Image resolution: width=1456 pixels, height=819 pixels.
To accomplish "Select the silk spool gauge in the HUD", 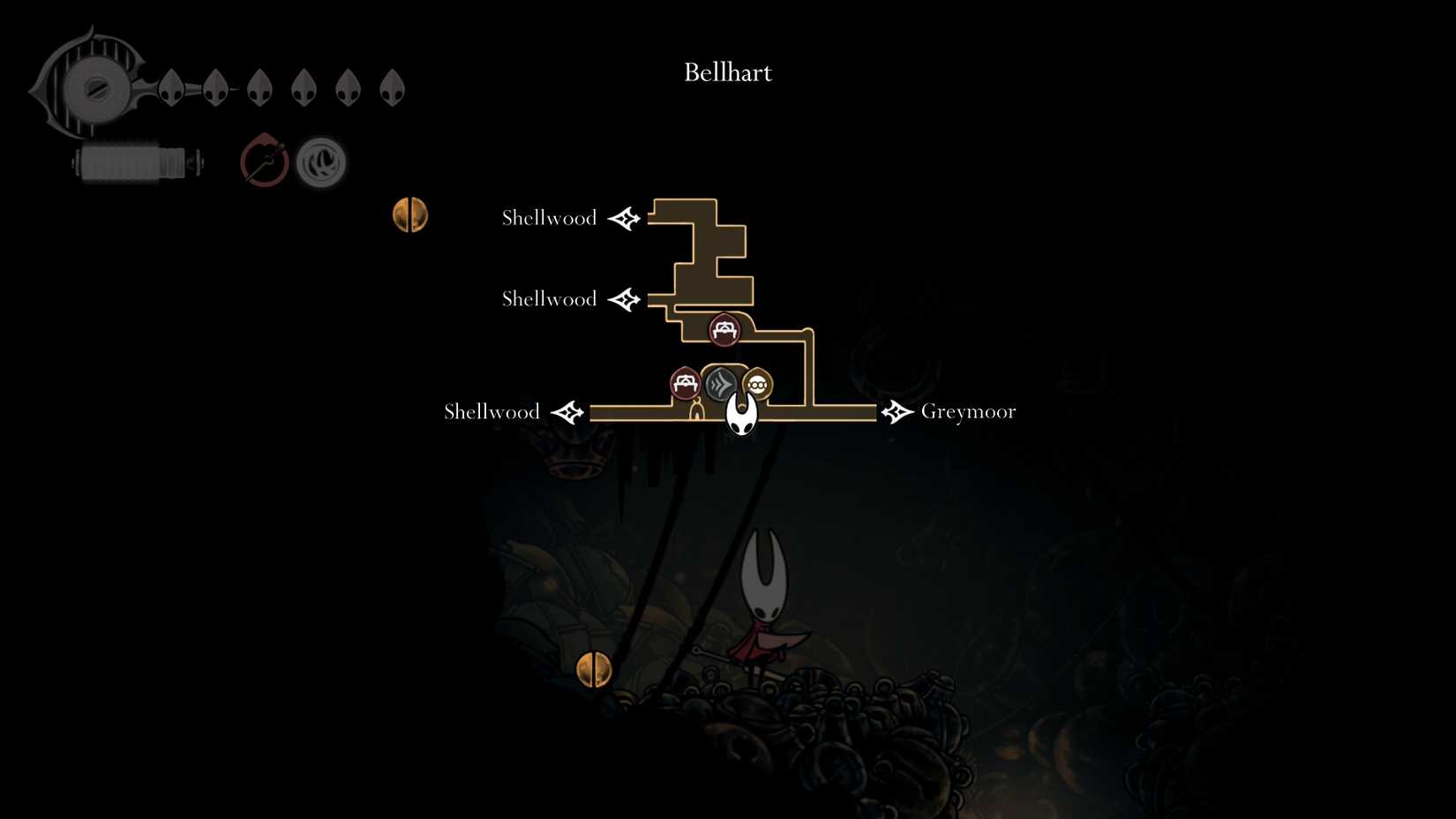I will [137, 161].
